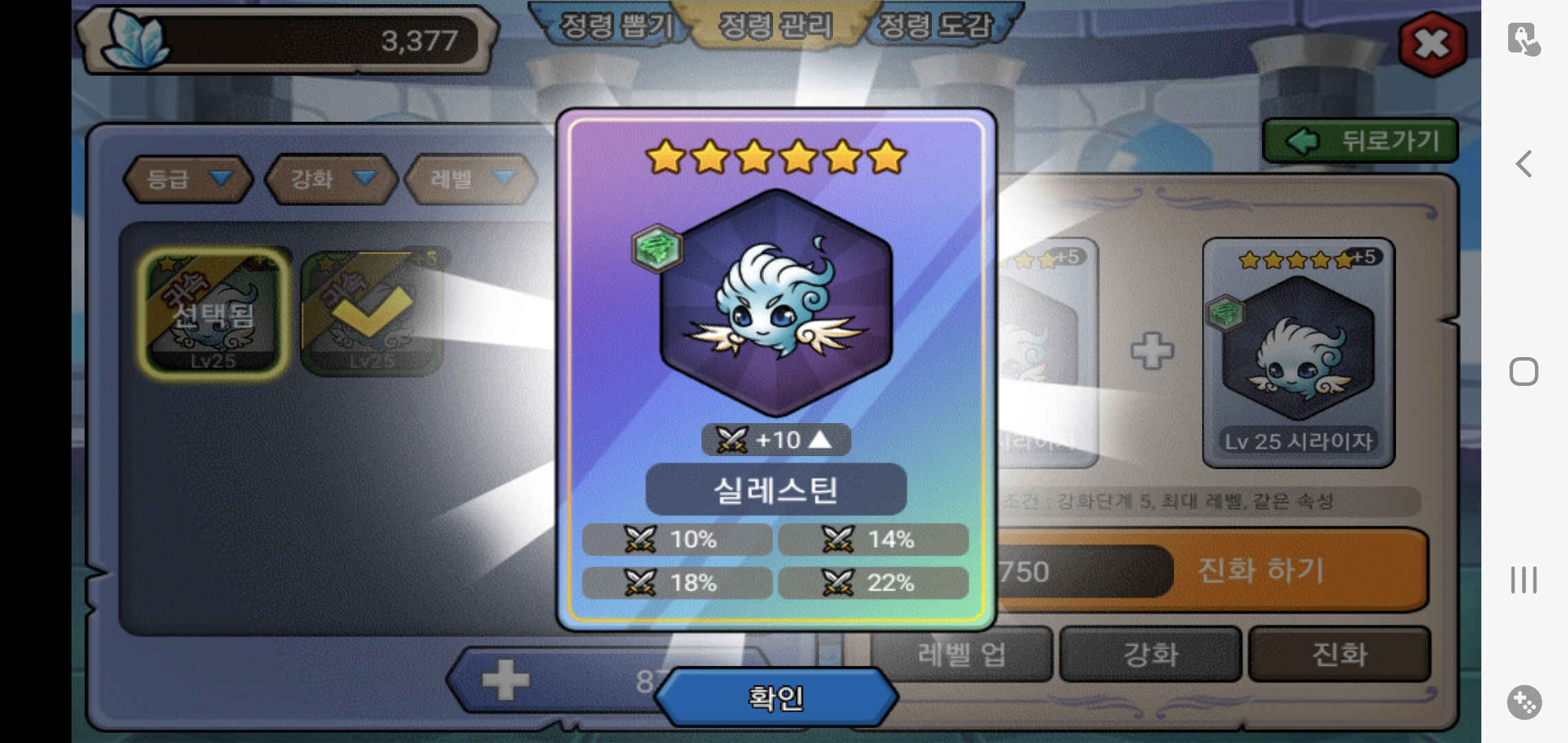Tap the white plus button at bottom
Image resolution: width=1568 pixels, height=743 pixels.
[505, 680]
